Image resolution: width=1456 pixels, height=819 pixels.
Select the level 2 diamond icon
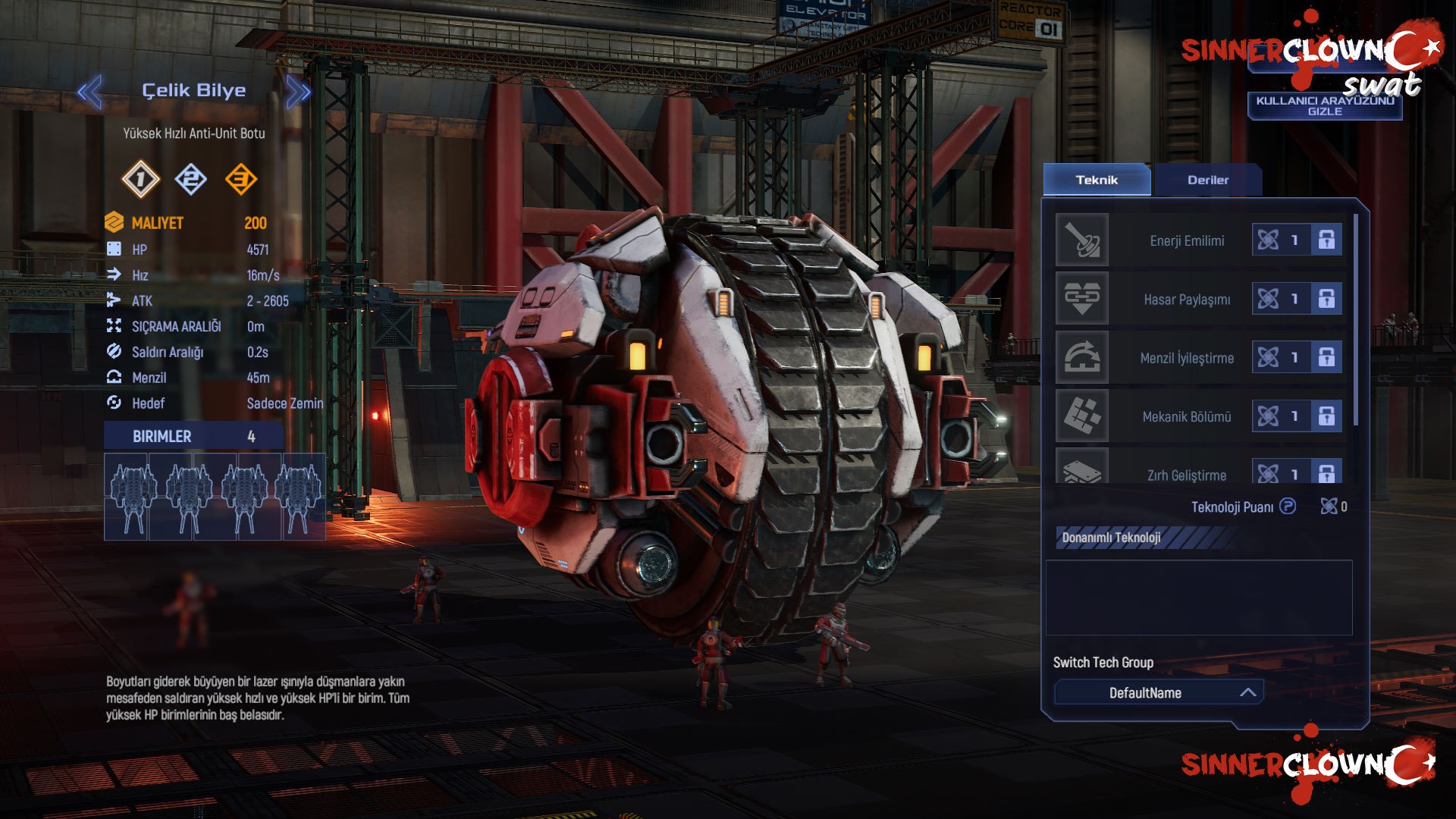point(190,180)
